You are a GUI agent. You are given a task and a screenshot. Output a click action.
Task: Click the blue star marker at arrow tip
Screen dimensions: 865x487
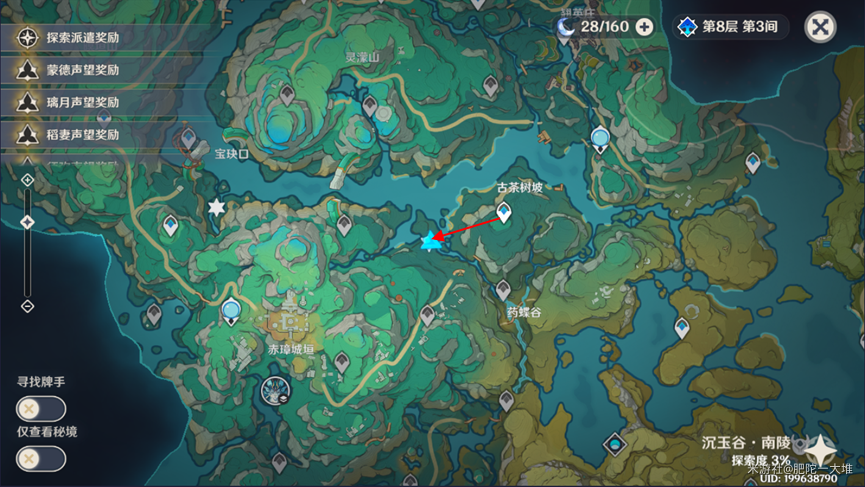(431, 241)
